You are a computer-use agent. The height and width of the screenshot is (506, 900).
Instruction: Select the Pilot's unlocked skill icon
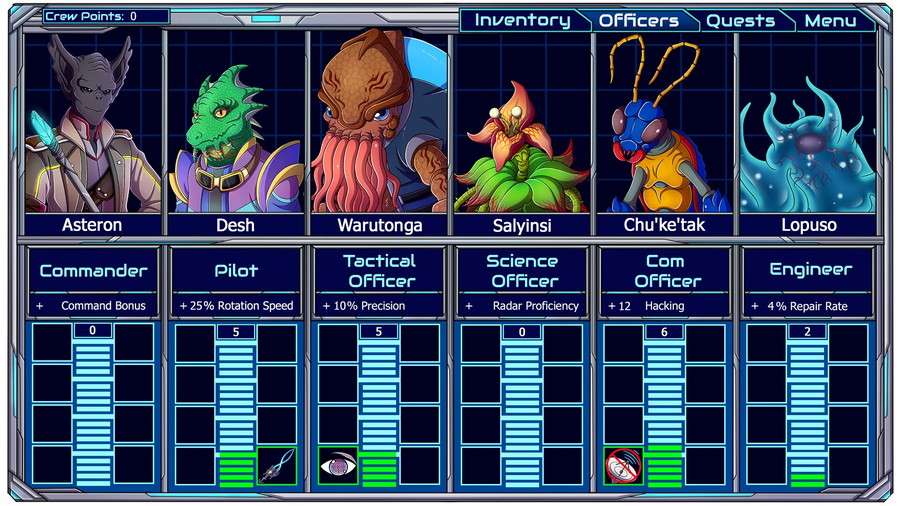coord(277,465)
